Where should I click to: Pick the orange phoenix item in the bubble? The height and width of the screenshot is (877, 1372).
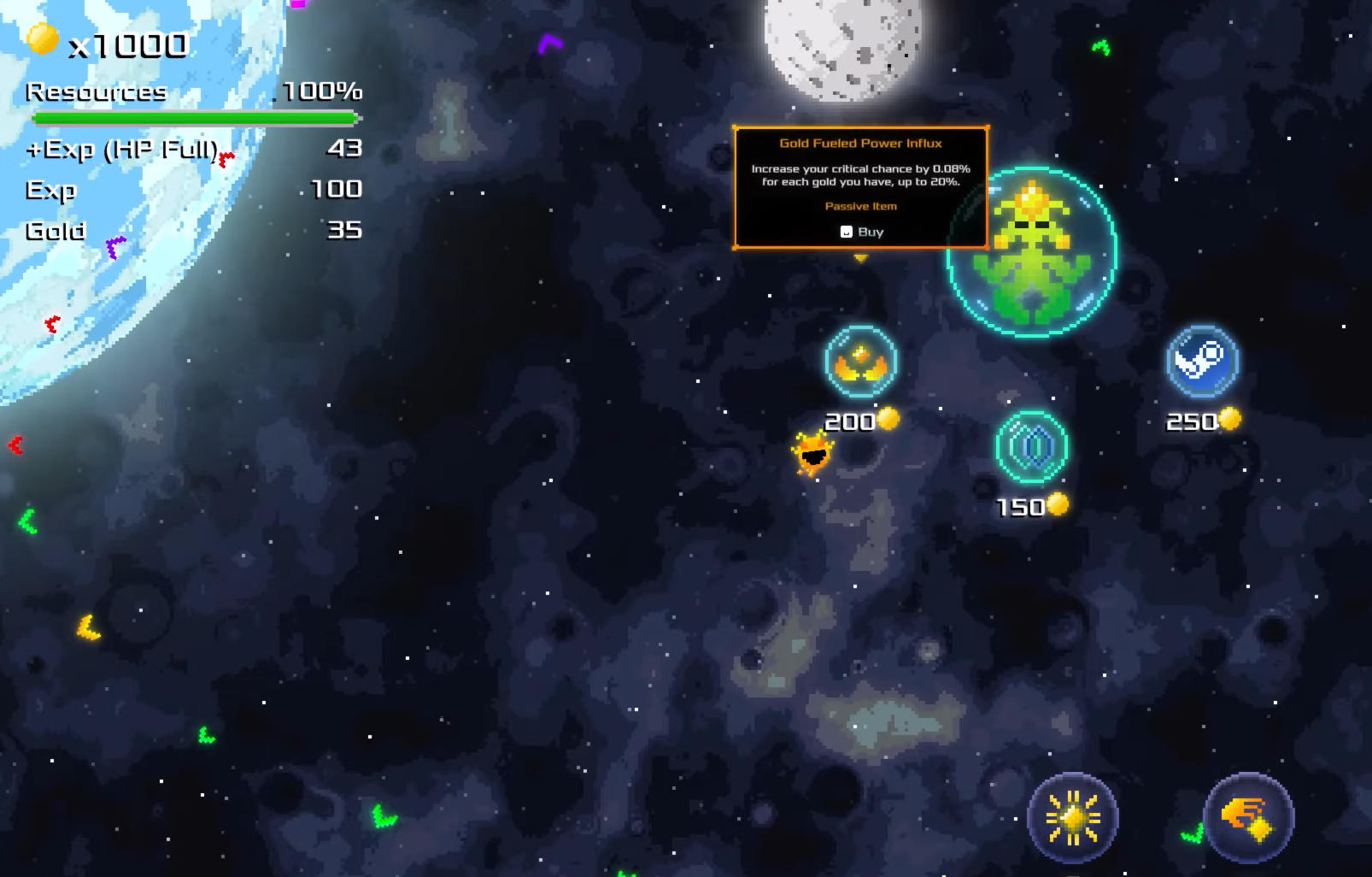click(859, 362)
